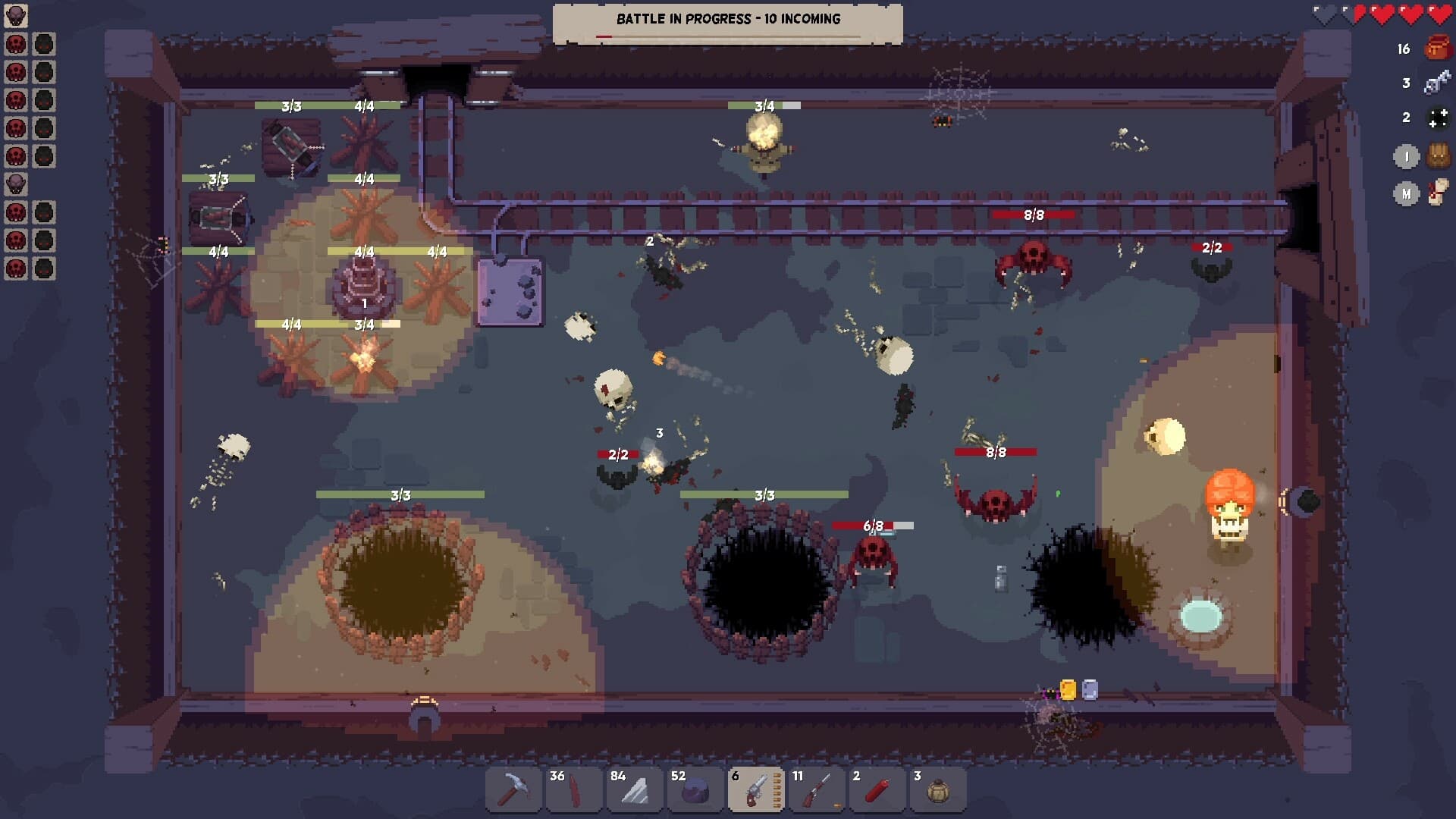Click the black sparkle orb icon
1456x819 pixels.
(1438, 118)
